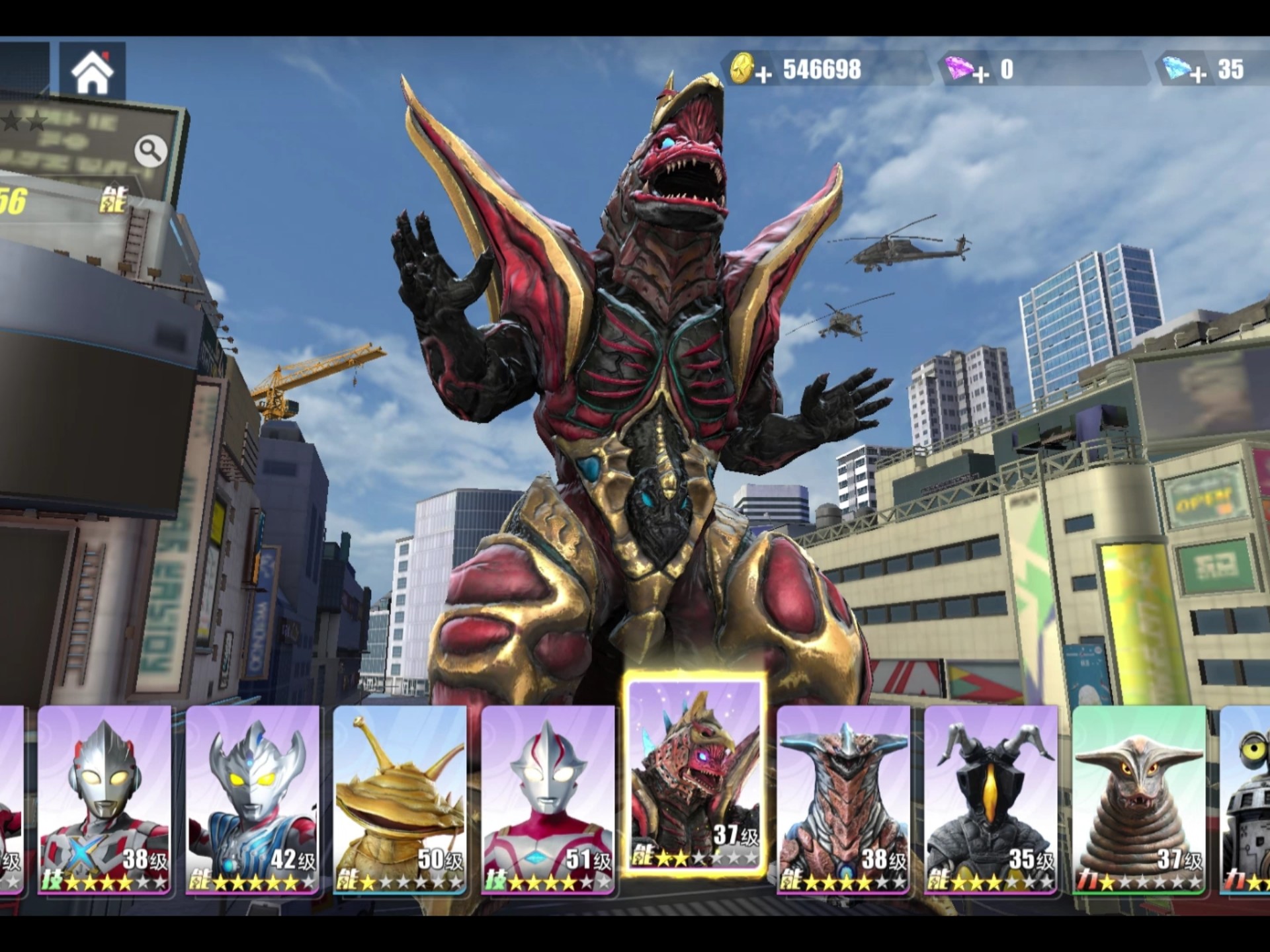Select the level 35 black Zetton card
This screenshot has height=952, width=1270.
990,800
